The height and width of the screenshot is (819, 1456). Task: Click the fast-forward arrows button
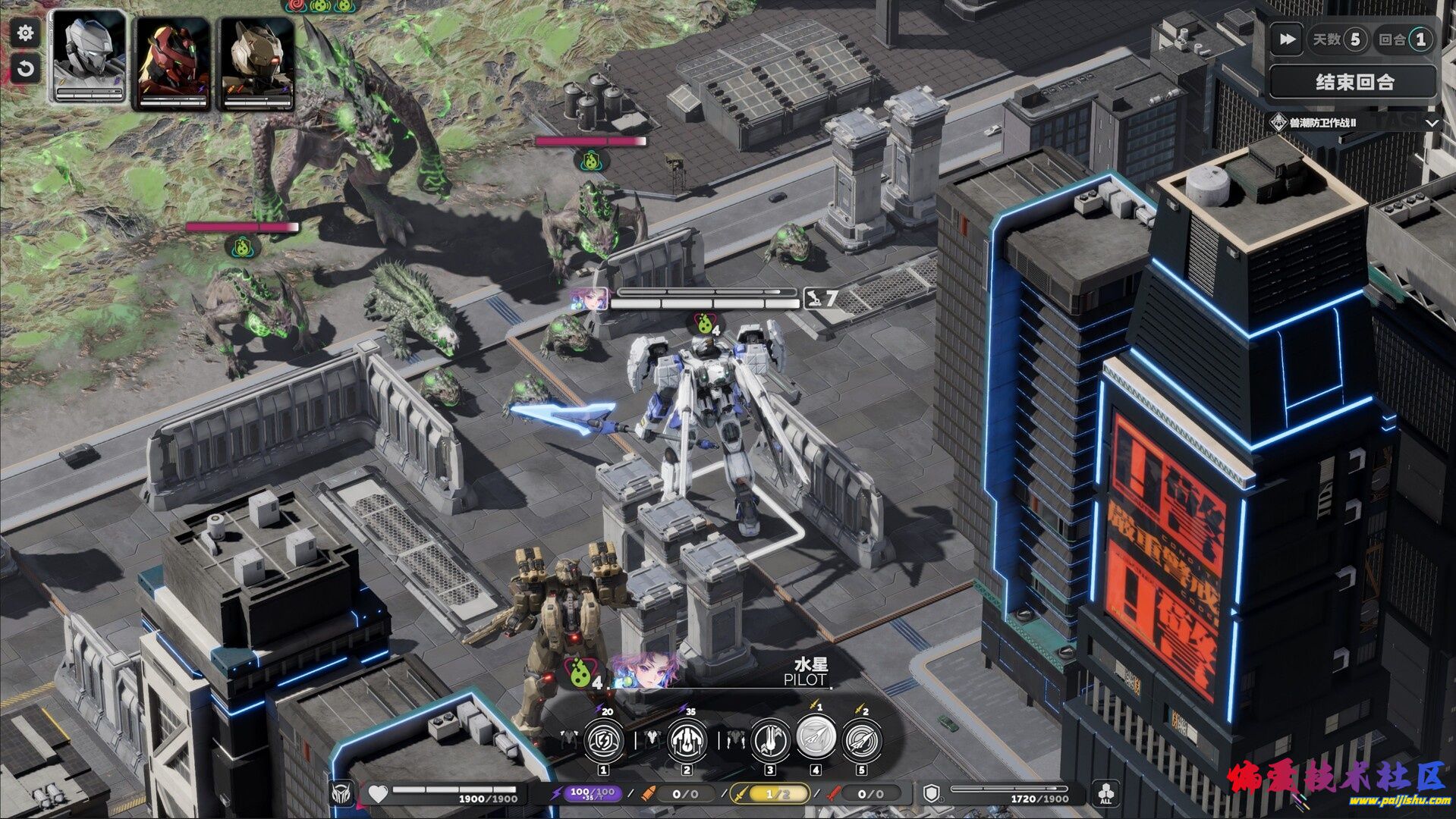1287,39
